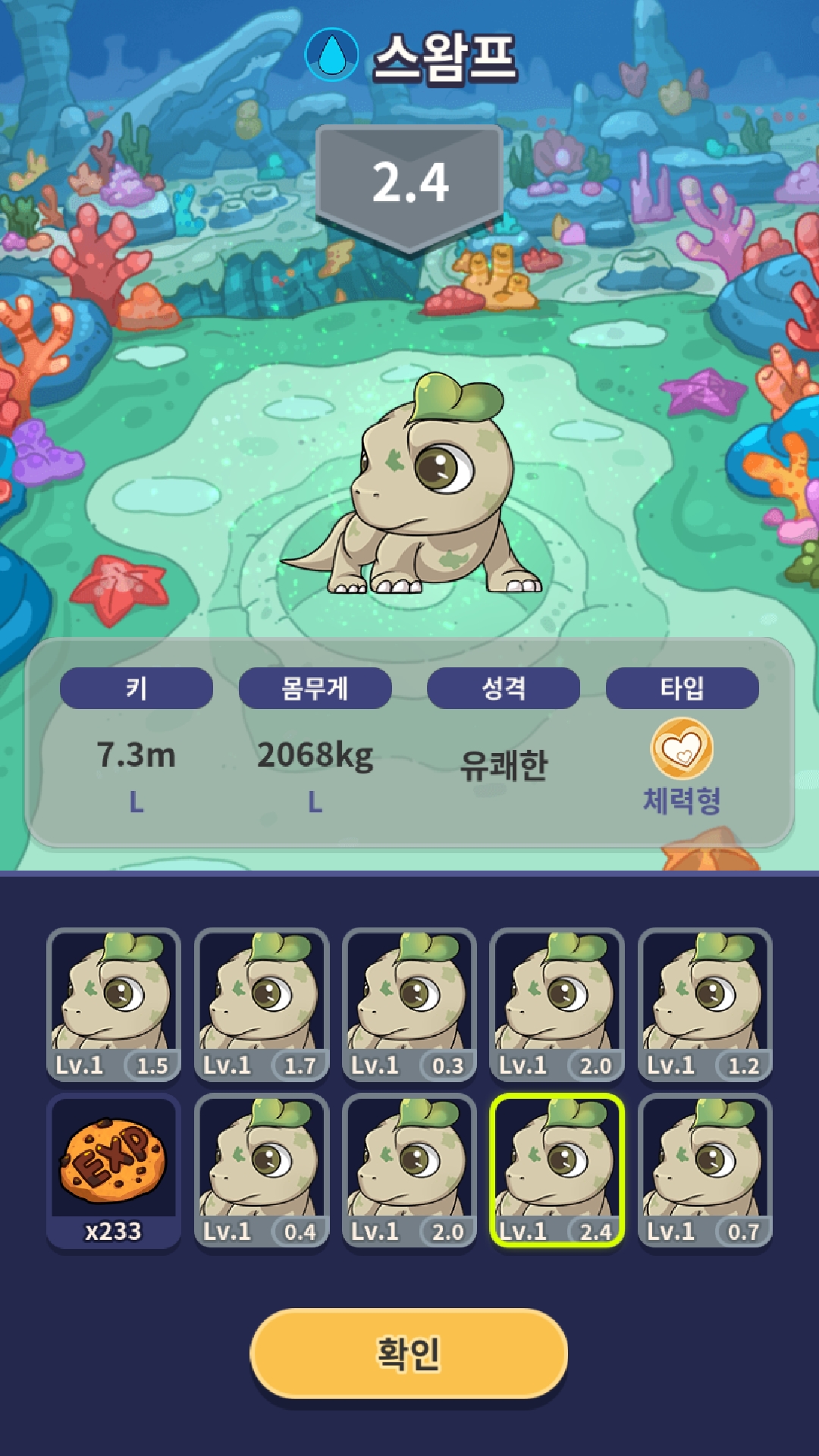Pick the creature tile rated 0.3
This screenshot has width=819, height=1456.
pyautogui.click(x=409, y=1004)
